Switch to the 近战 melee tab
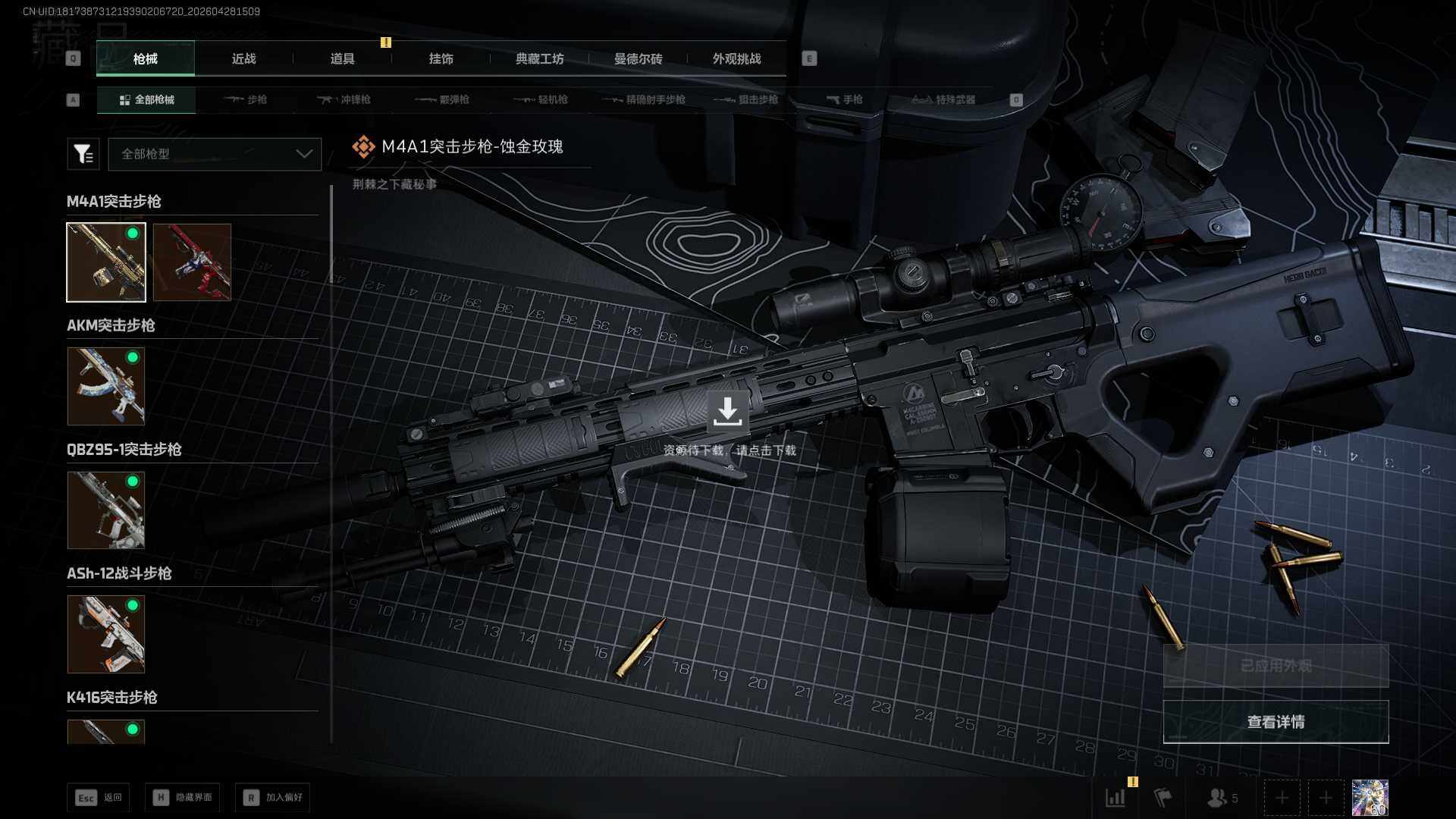Screen dimensions: 1456x819 pyautogui.click(x=243, y=59)
